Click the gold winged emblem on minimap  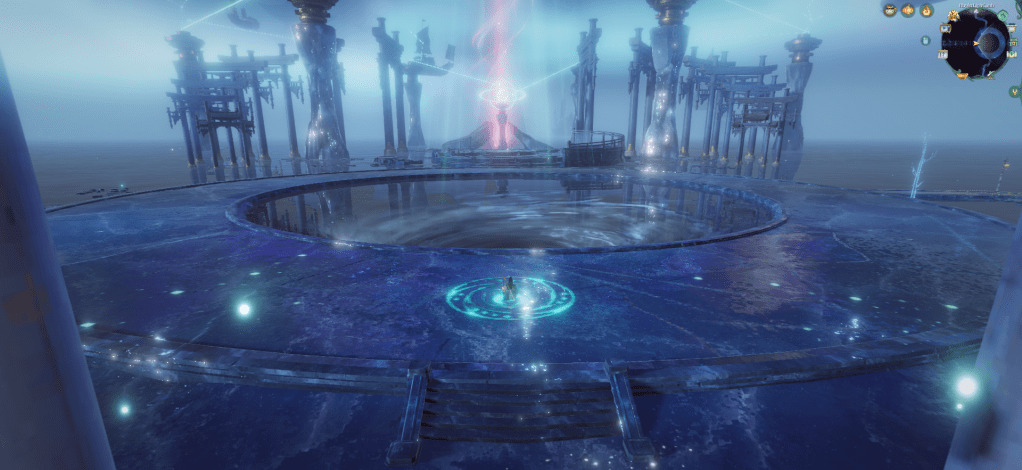[x=953, y=16]
